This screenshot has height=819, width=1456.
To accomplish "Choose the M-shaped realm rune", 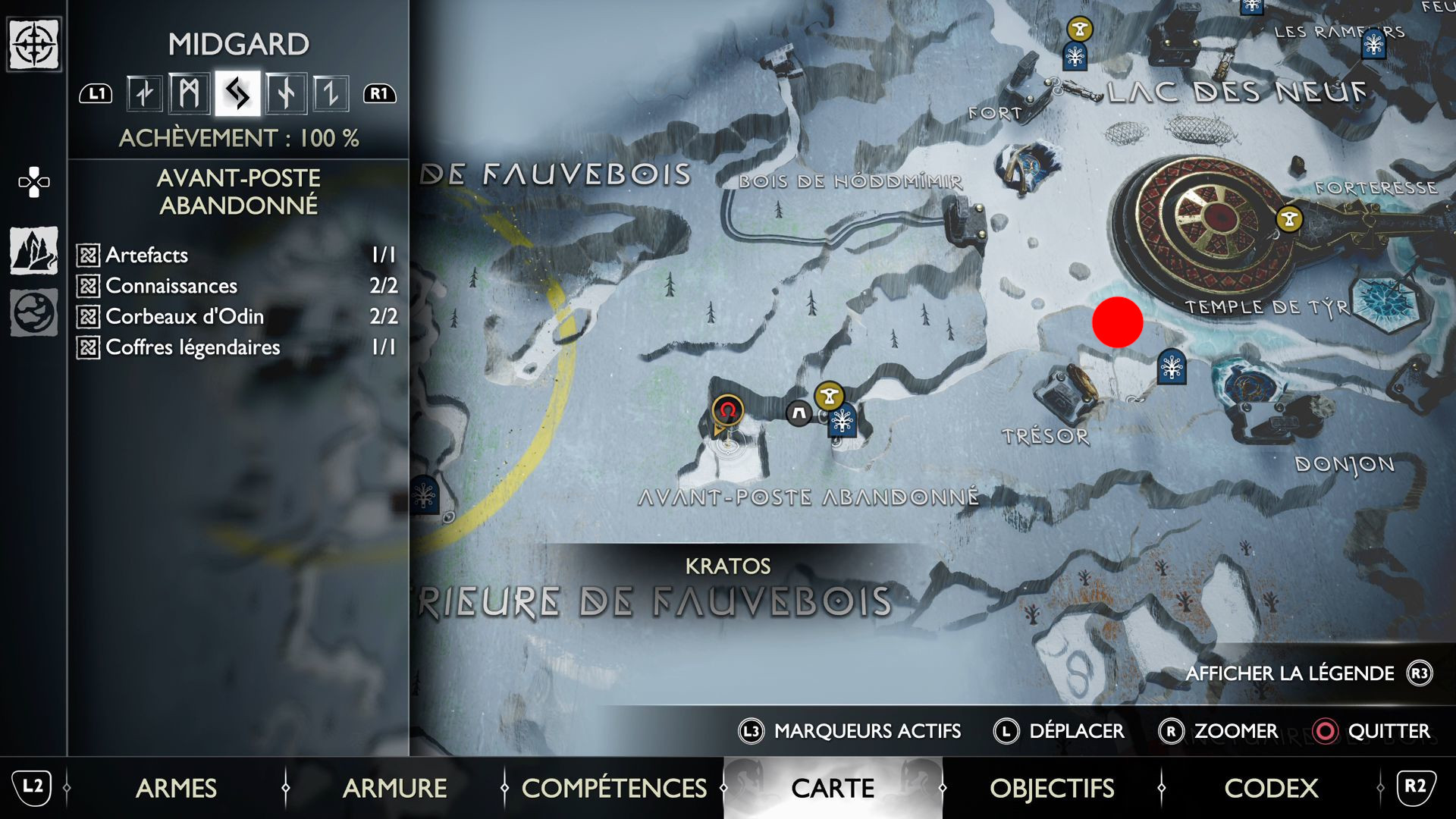I will [190, 93].
